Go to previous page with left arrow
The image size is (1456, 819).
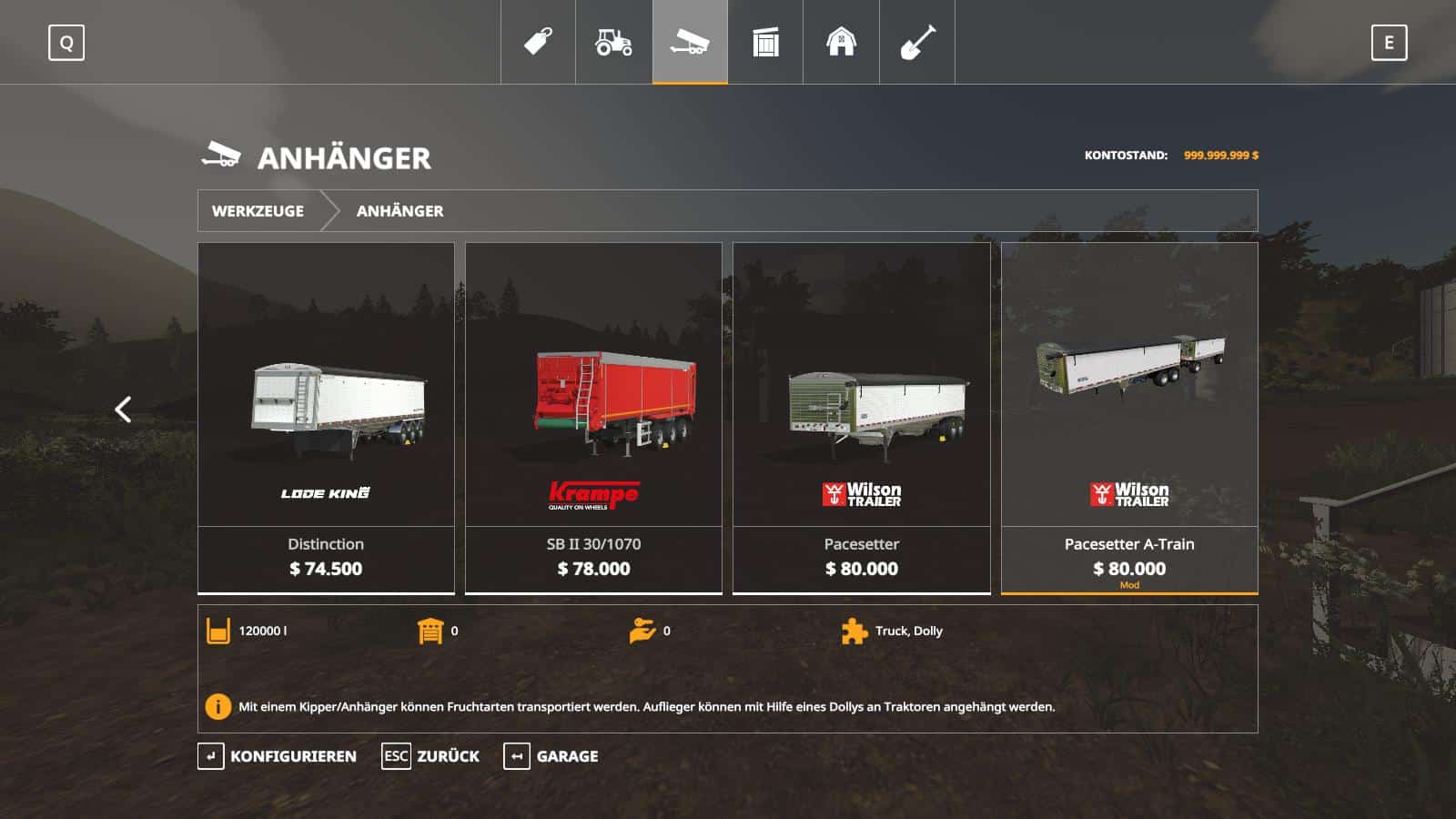124,409
